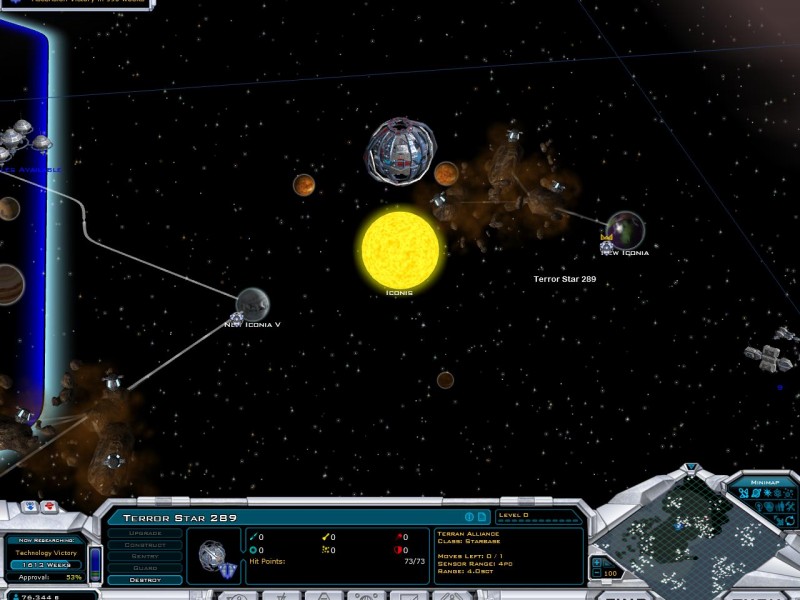
Task: Set the starbase to Guard
Action: [145, 568]
